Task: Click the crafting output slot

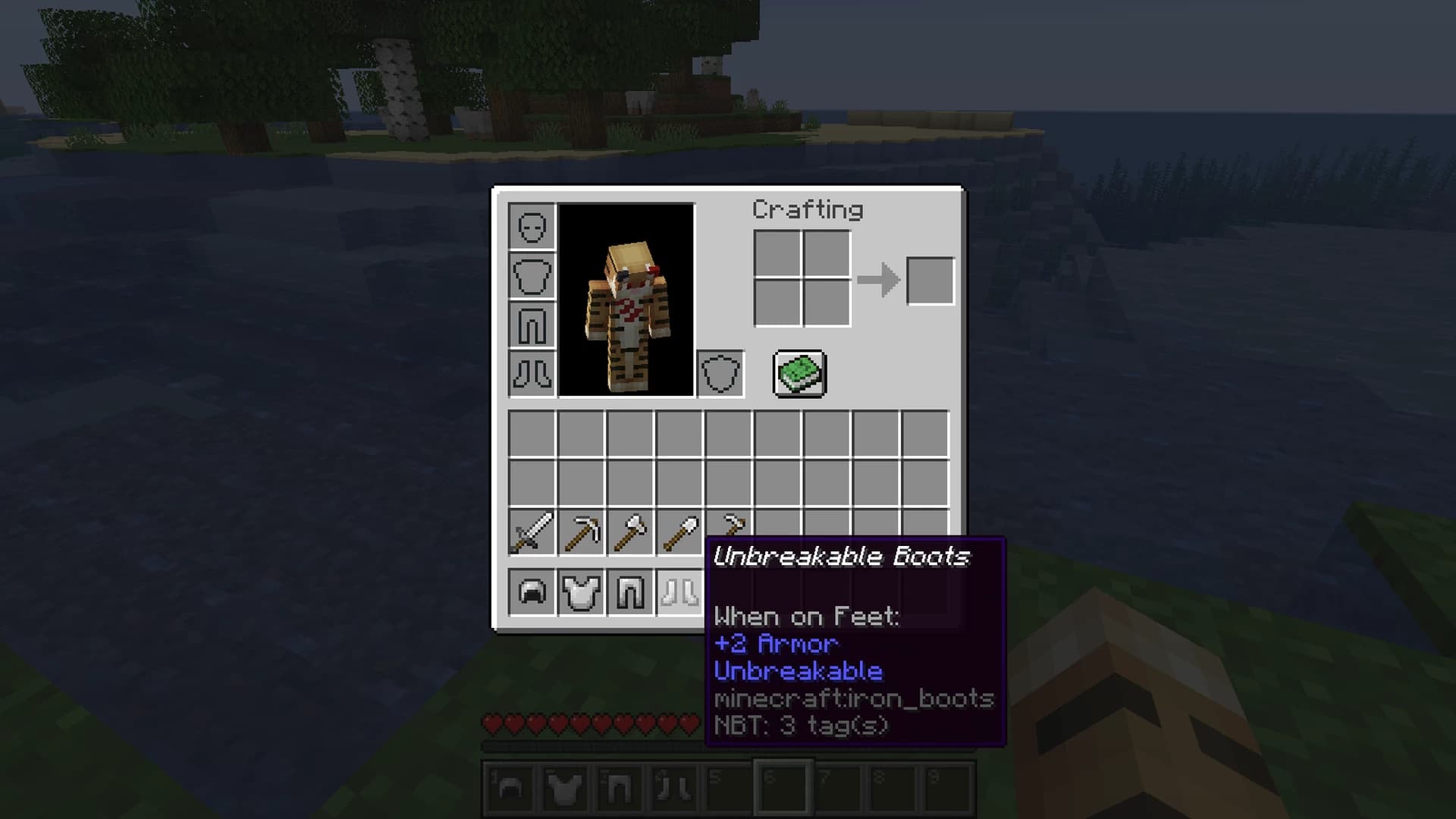Action: (x=930, y=279)
